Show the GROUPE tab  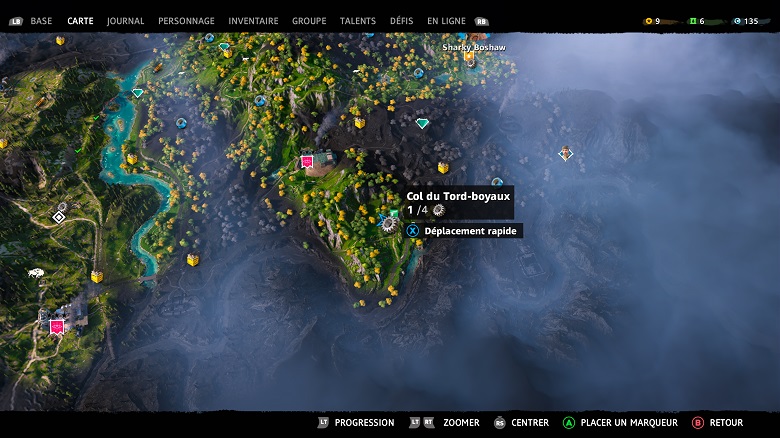coord(309,21)
